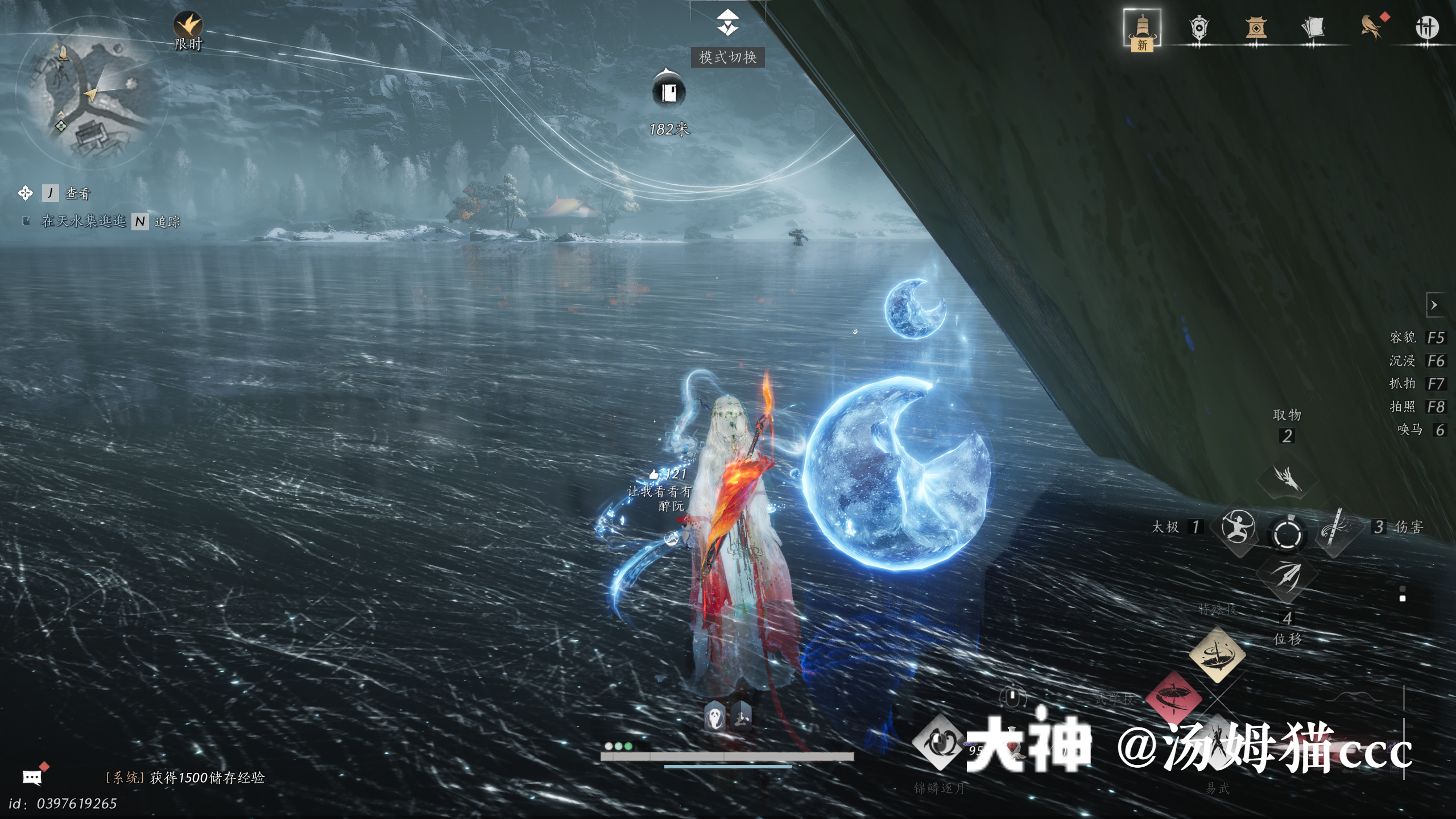Open the 限时 limited-time event icon
The image size is (1456, 819).
[188, 26]
